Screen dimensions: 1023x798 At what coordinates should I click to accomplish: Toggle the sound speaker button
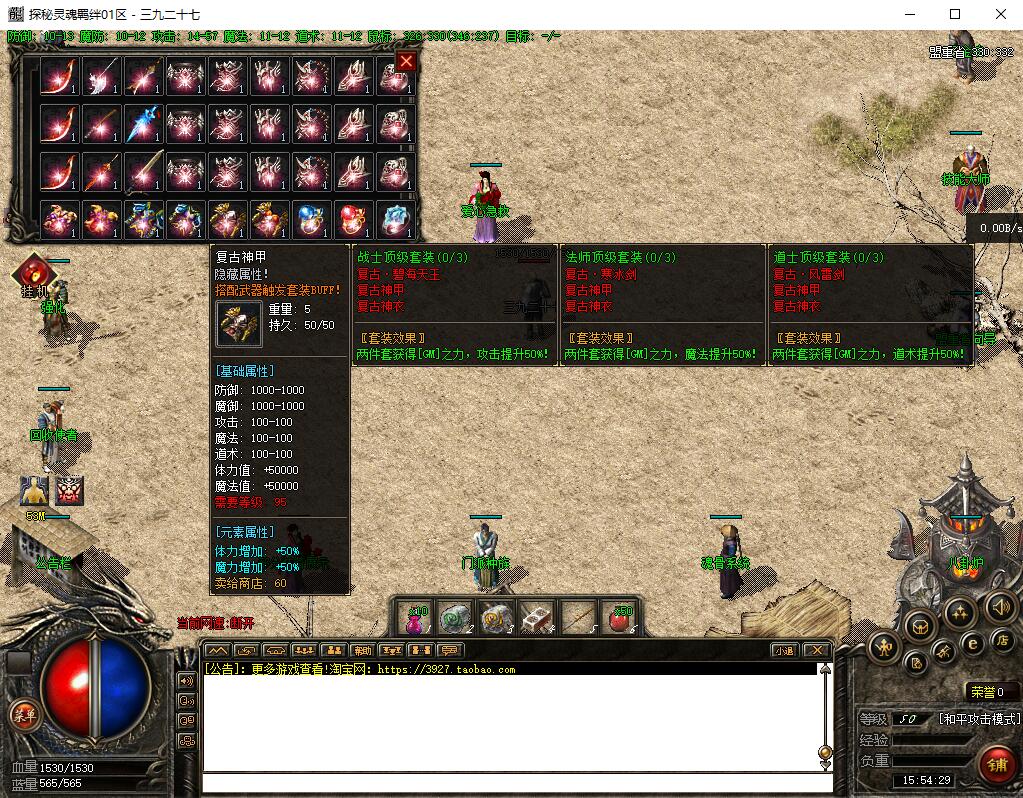point(1001,605)
